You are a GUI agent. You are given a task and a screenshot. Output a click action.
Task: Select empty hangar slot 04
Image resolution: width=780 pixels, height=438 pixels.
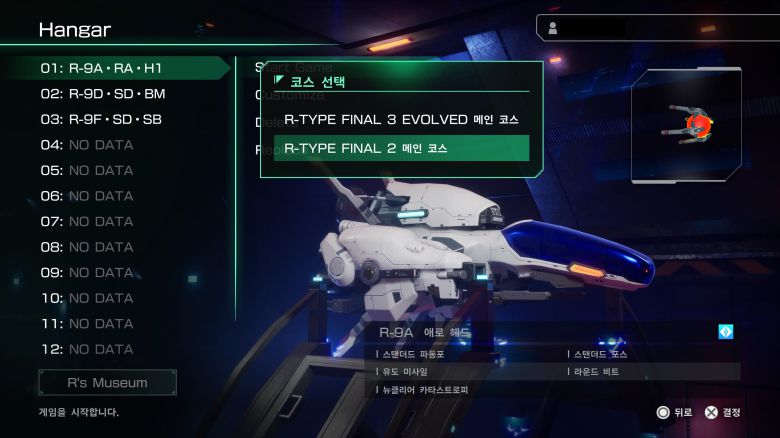[x=87, y=145]
